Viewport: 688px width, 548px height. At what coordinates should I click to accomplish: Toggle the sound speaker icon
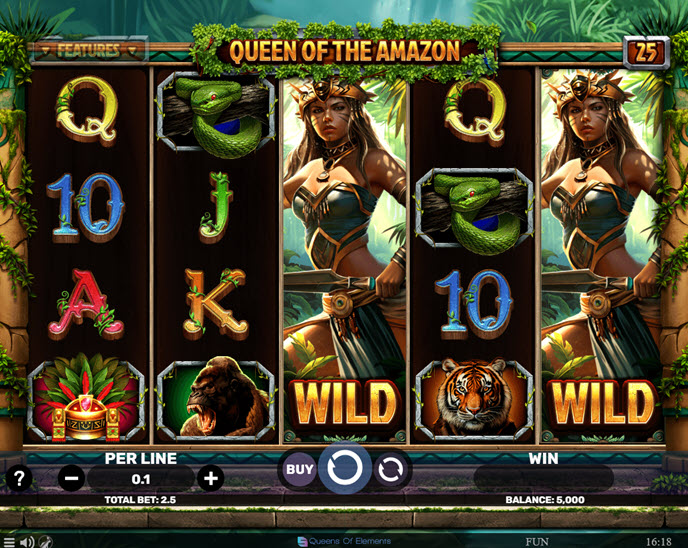[27, 541]
